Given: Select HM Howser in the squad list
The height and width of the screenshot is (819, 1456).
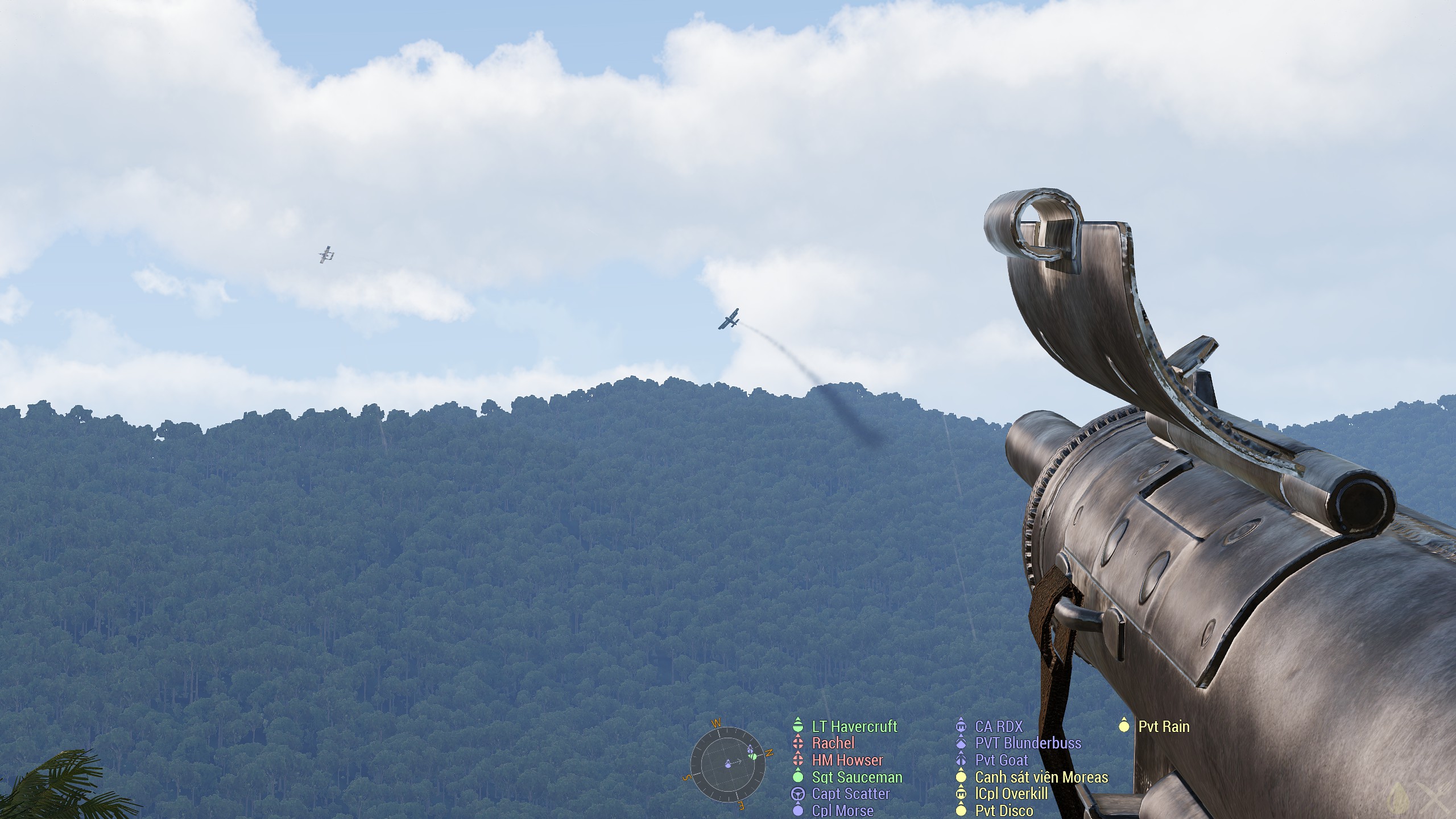Looking at the screenshot, I should 847,760.
